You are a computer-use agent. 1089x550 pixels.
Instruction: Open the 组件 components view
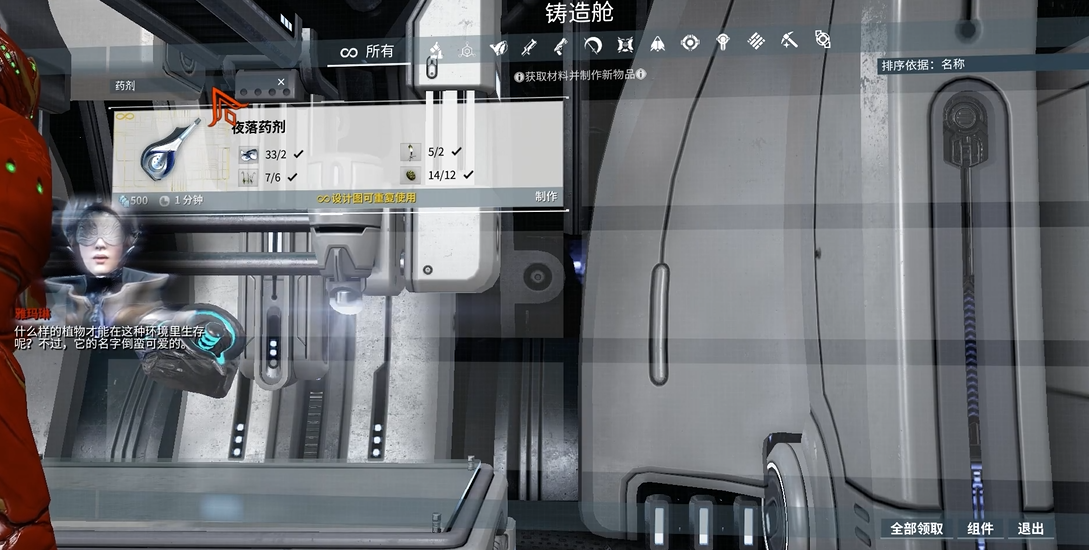[x=980, y=529]
